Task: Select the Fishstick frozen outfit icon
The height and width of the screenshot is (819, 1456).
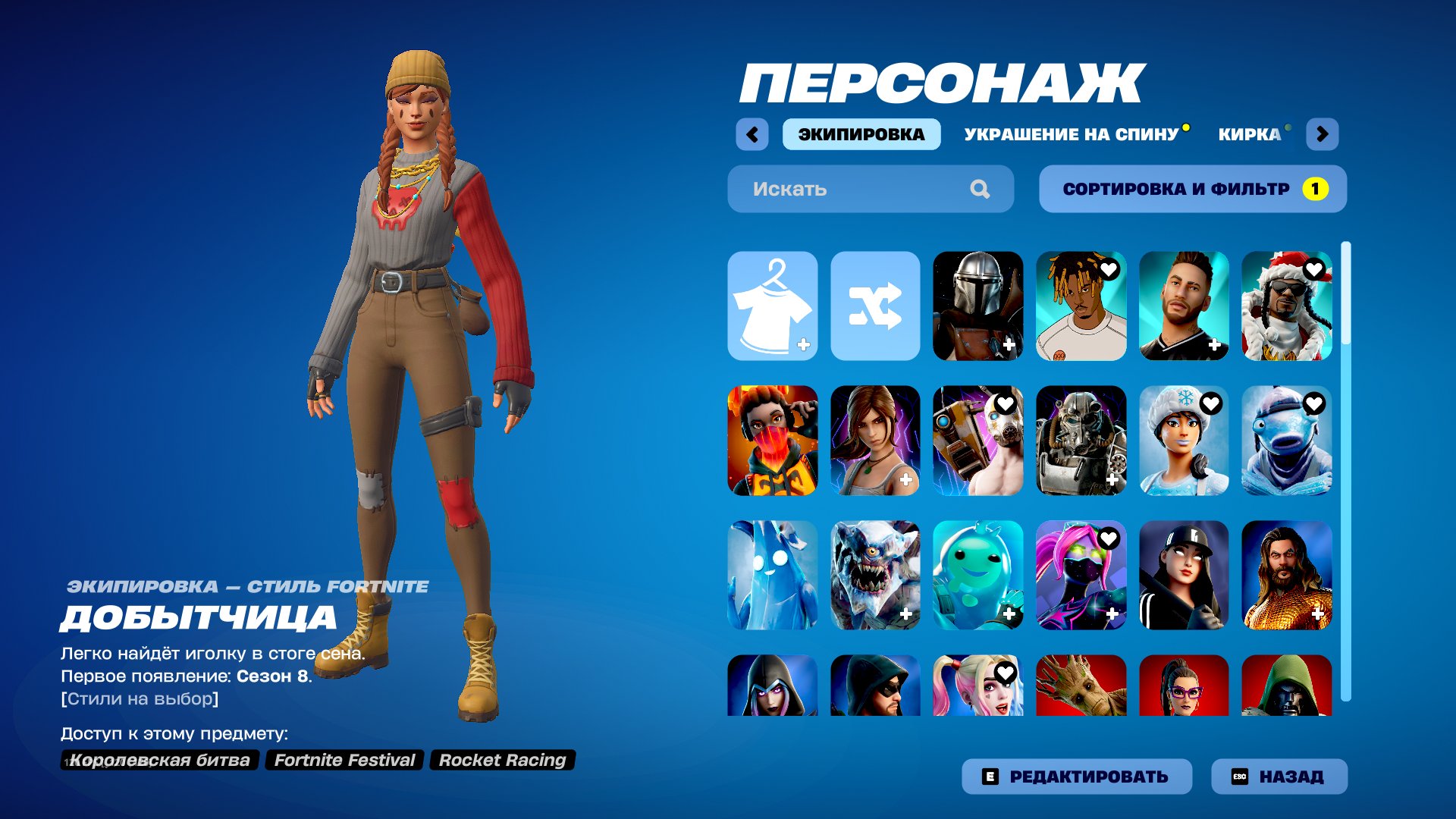Action: (x=1288, y=442)
